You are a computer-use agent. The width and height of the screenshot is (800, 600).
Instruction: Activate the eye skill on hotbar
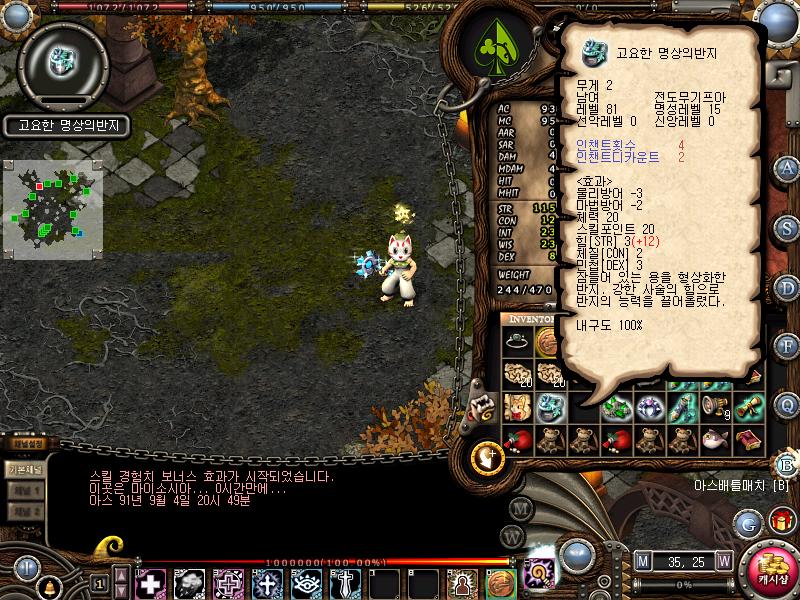point(305,583)
